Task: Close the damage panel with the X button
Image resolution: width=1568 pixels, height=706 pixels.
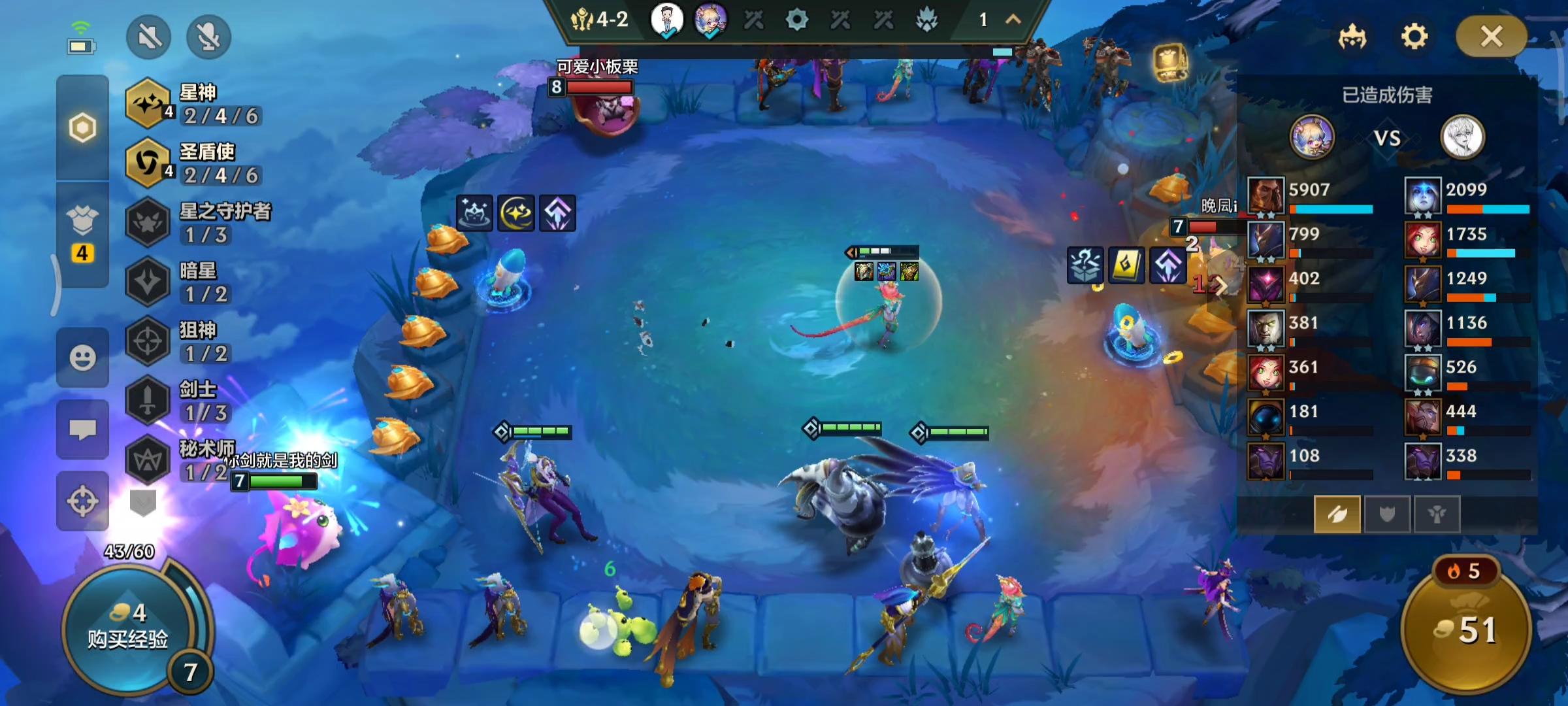Action: [x=1491, y=37]
